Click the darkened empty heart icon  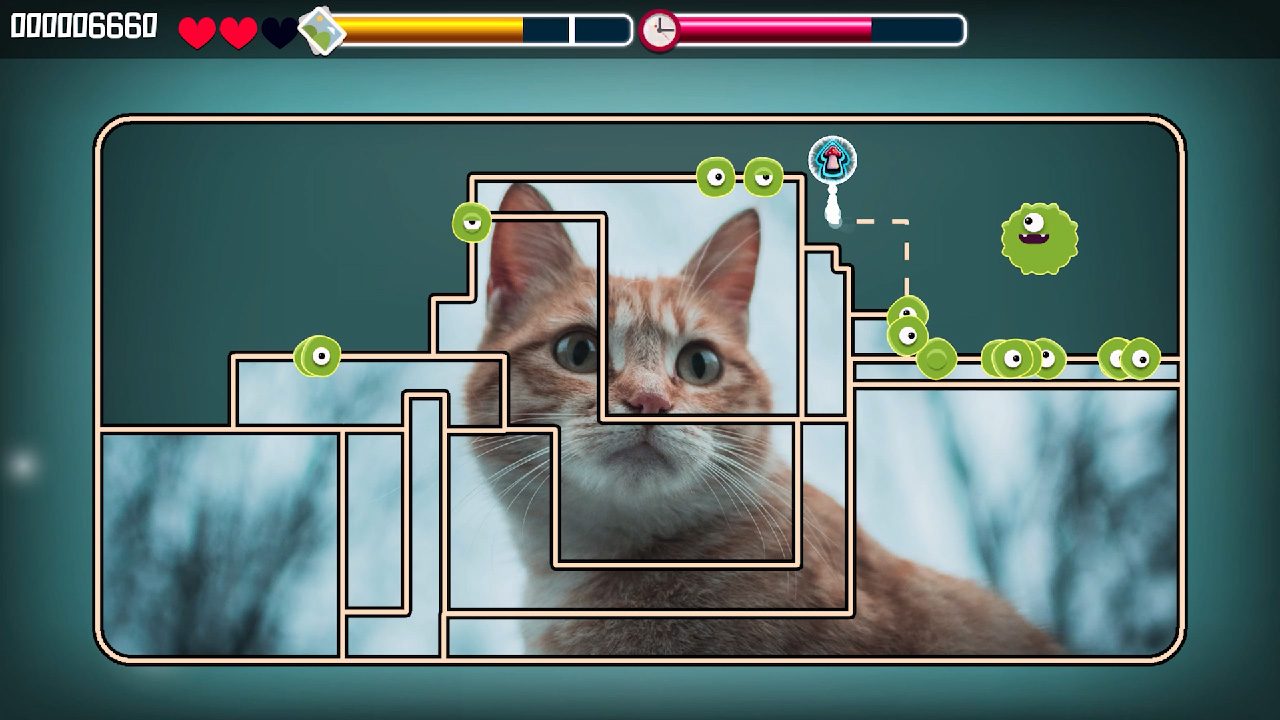point(279,31)
